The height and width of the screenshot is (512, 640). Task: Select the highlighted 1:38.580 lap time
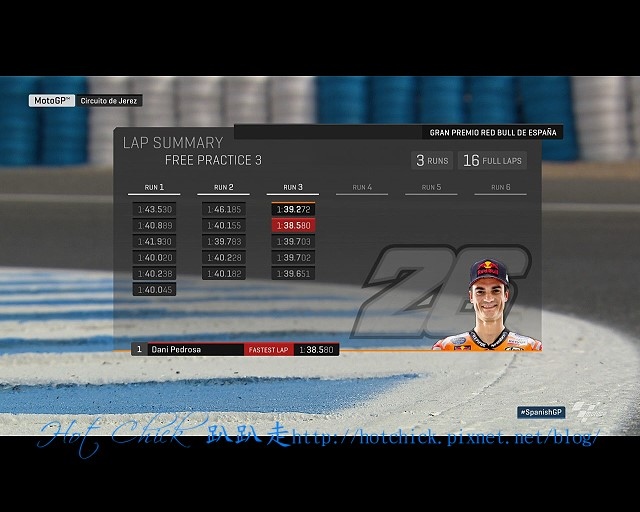click(x=293, y=226)
